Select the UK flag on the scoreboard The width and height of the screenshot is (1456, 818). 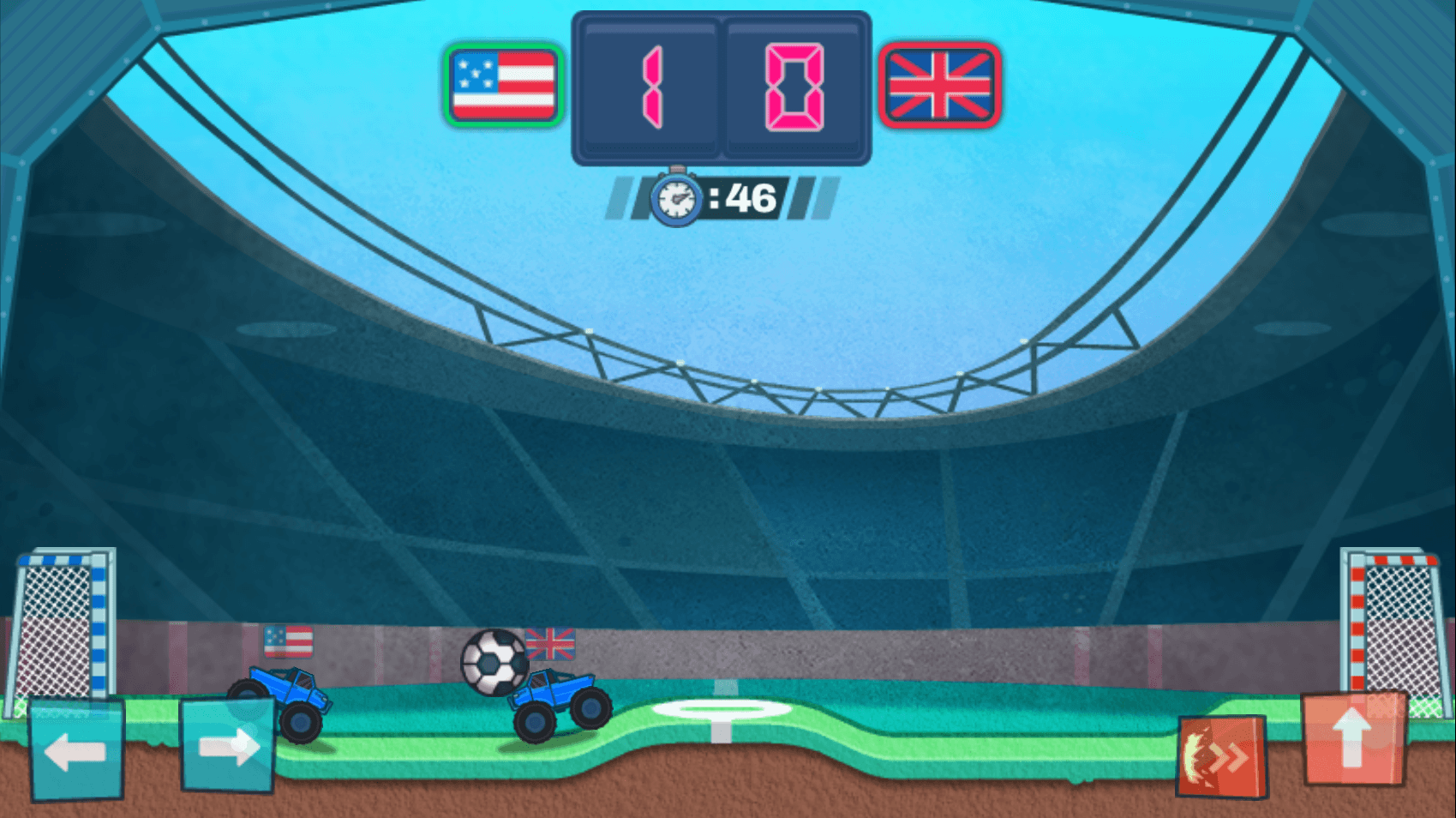[939, 86]
